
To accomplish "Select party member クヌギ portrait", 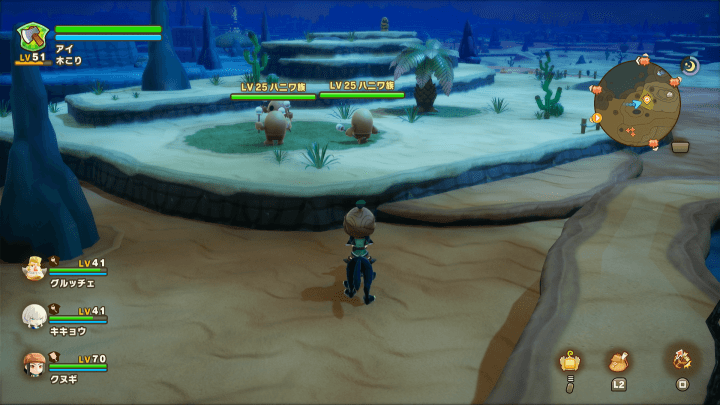I will click(x=34, y=364).
